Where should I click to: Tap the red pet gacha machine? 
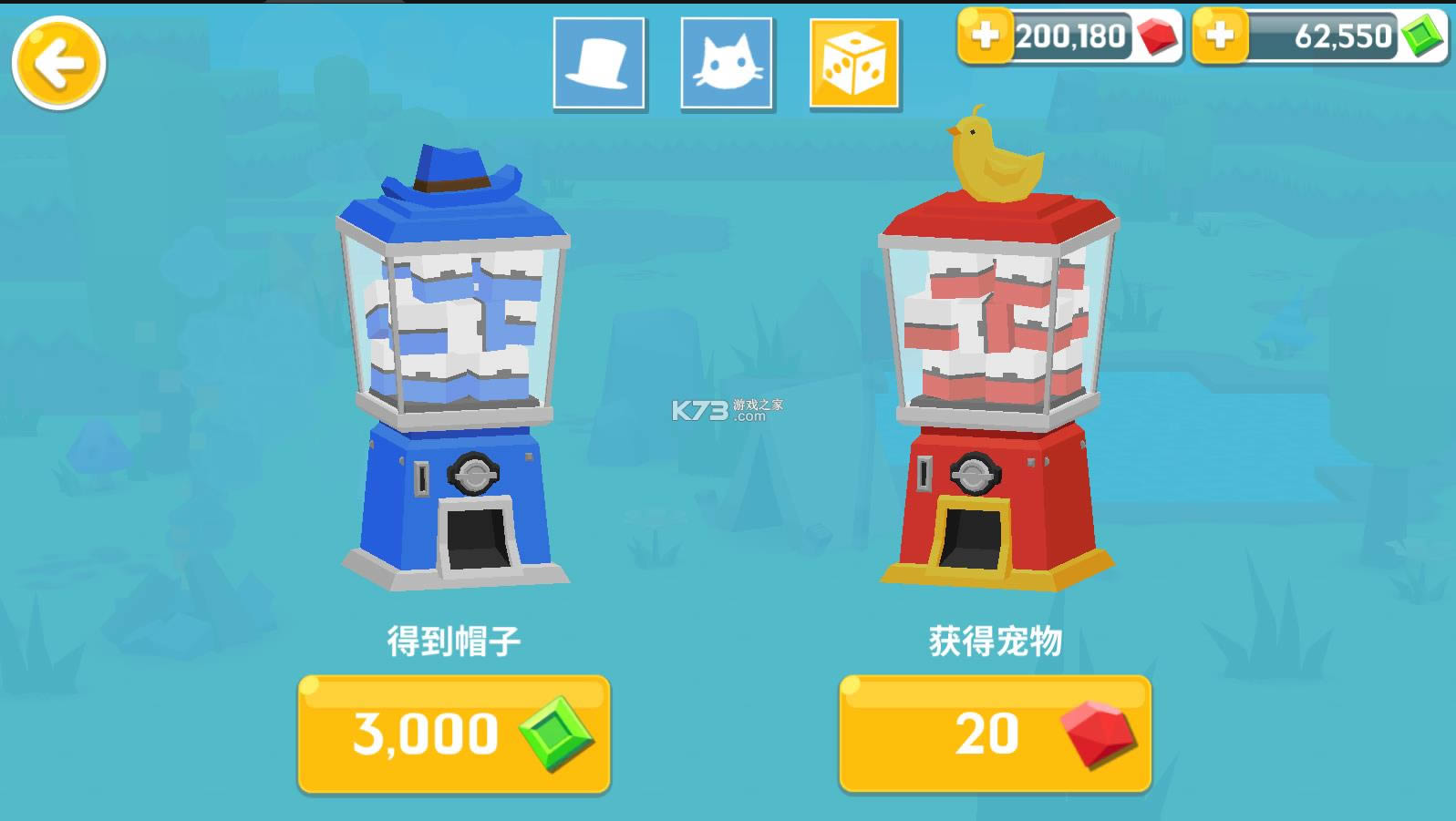(x=994, y=392)
